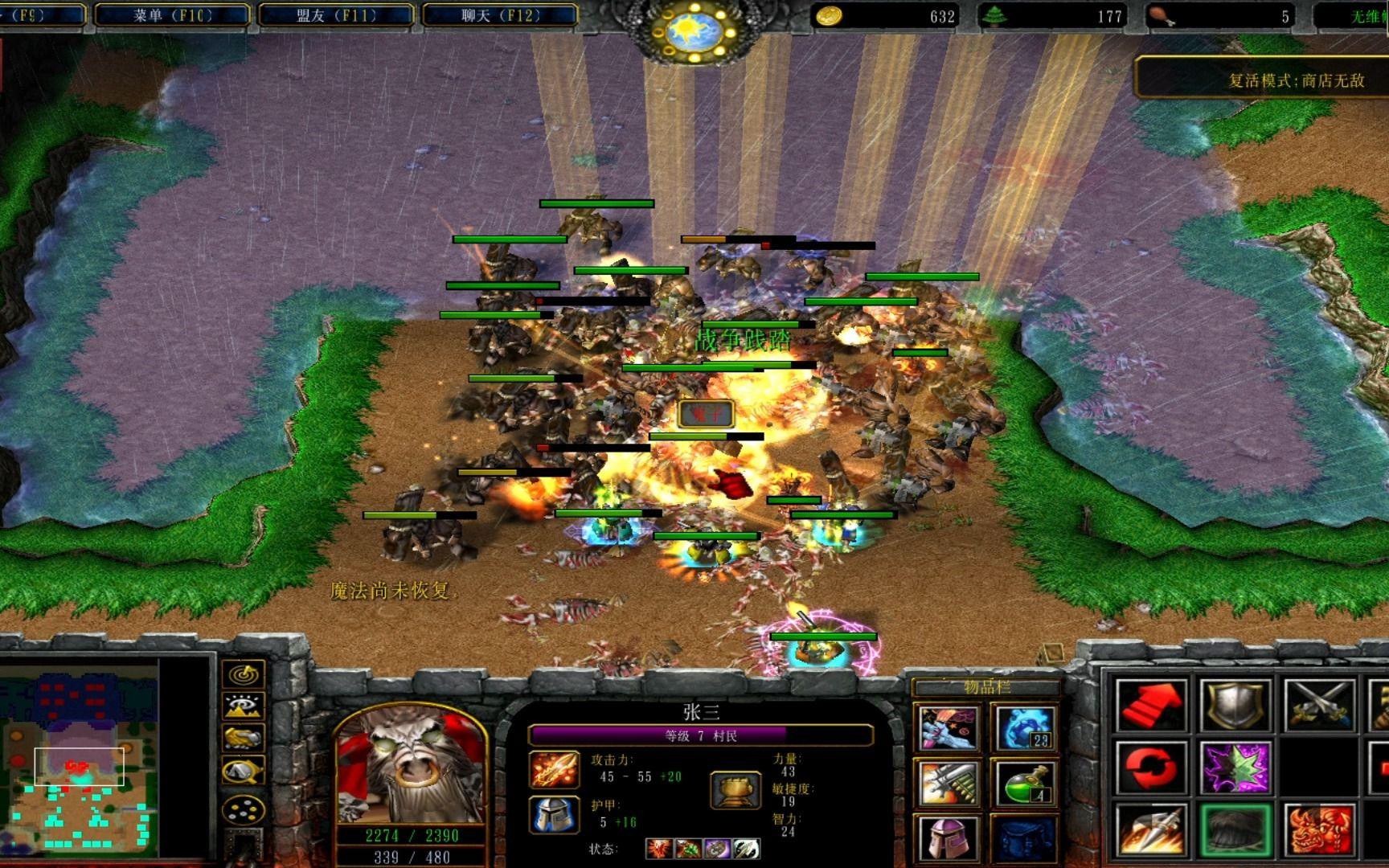The image size is (1389, 868).
Task: Open the 盟友 (F11) allies menu
Action: click(336, 14)
